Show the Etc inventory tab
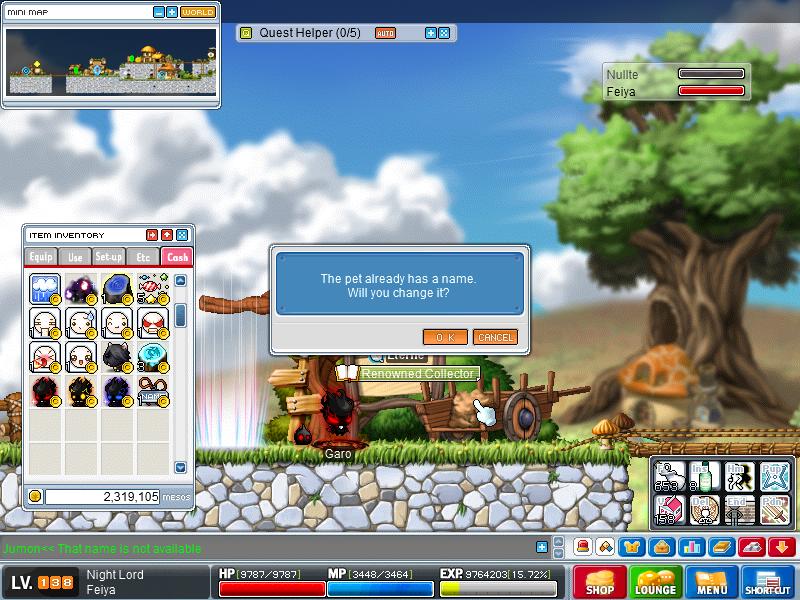800x600 pixels. 143,257
